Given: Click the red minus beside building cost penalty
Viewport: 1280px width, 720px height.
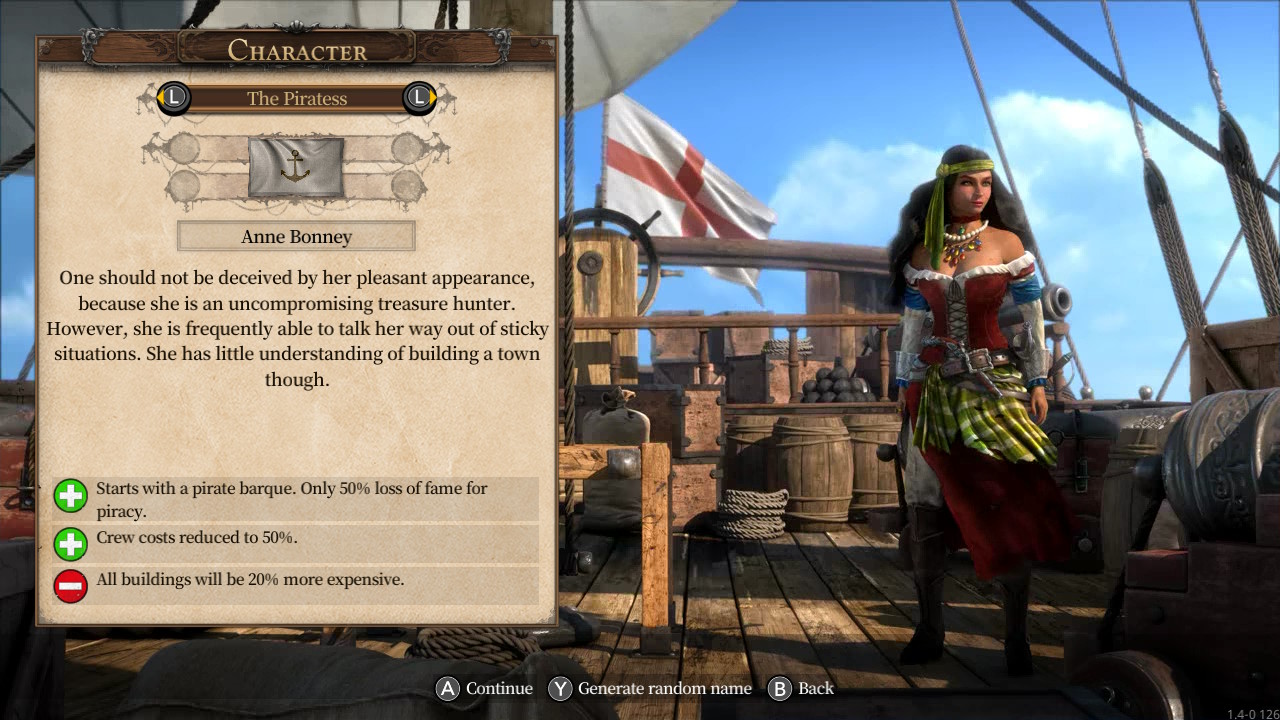Looking at the screenshot, I should tap(70, 585).
